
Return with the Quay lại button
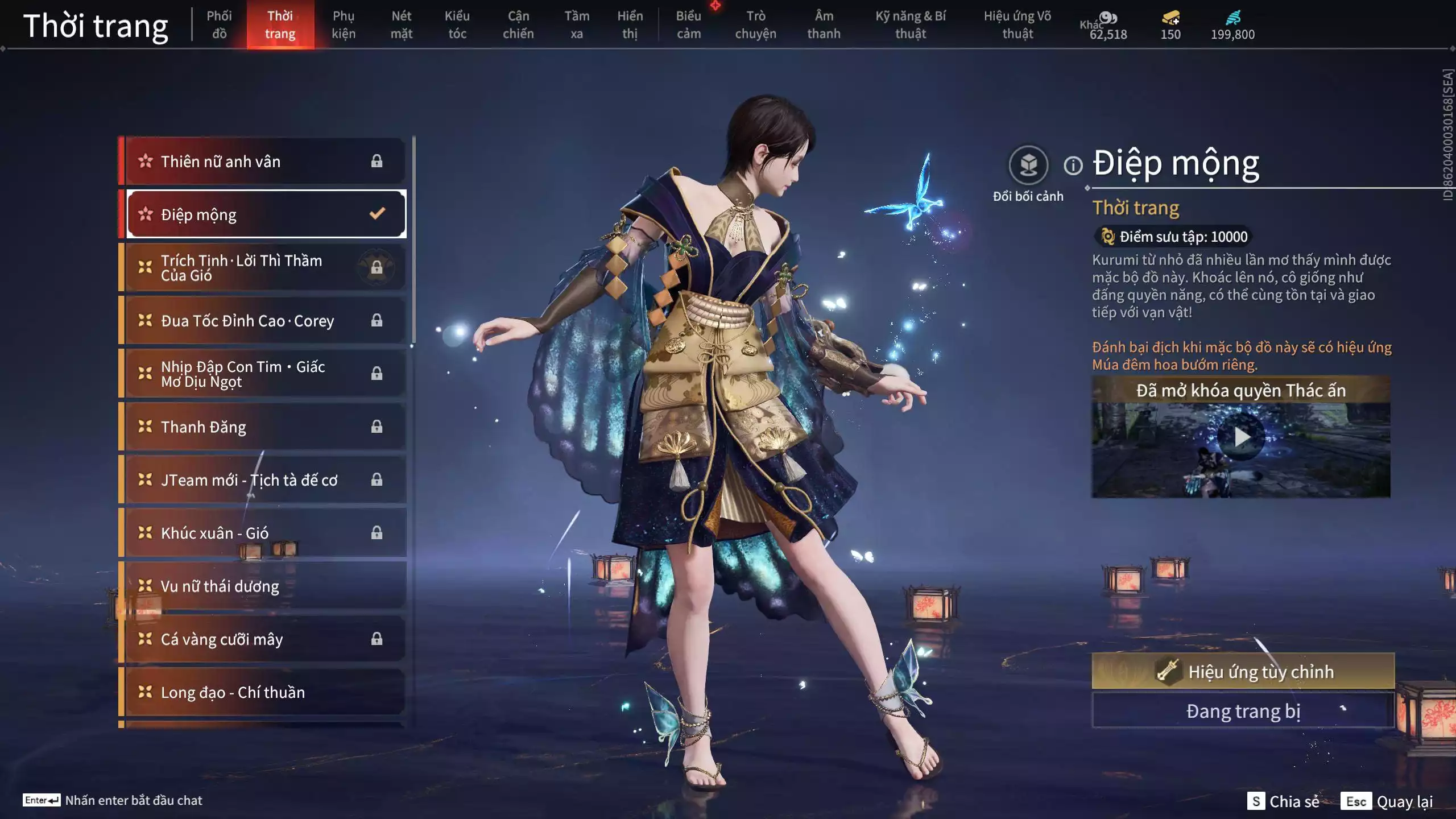click(1388, 801)
